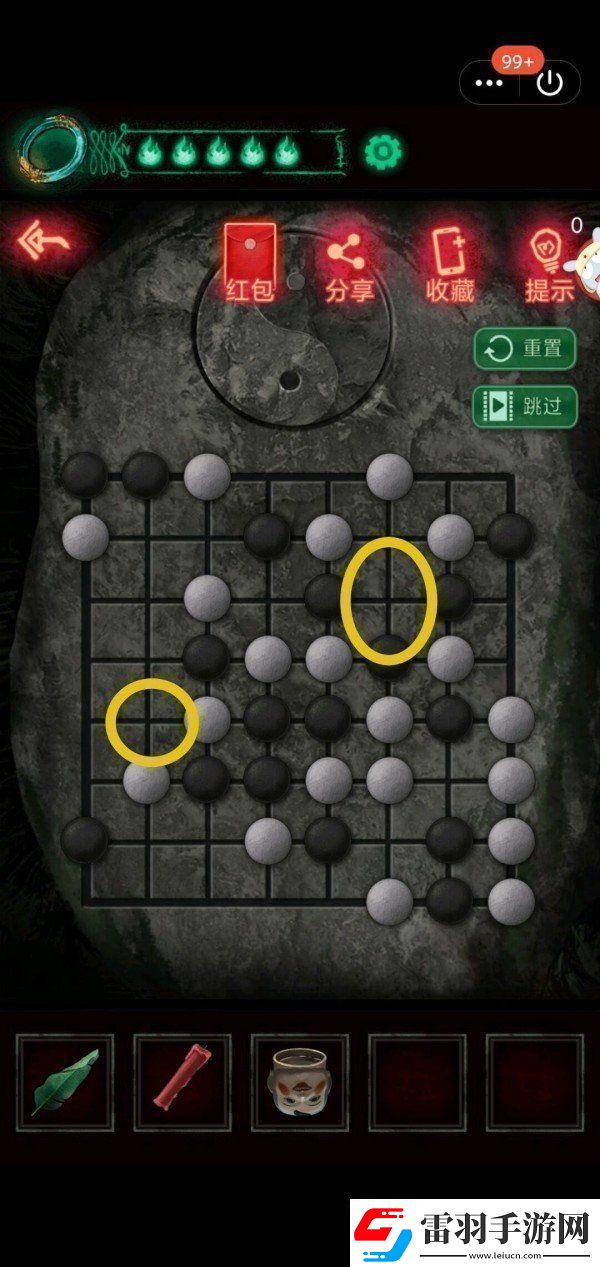Open the green gear settings
Screen dimensions: 600x1267
pyautogui.click(x=382, y=151)
